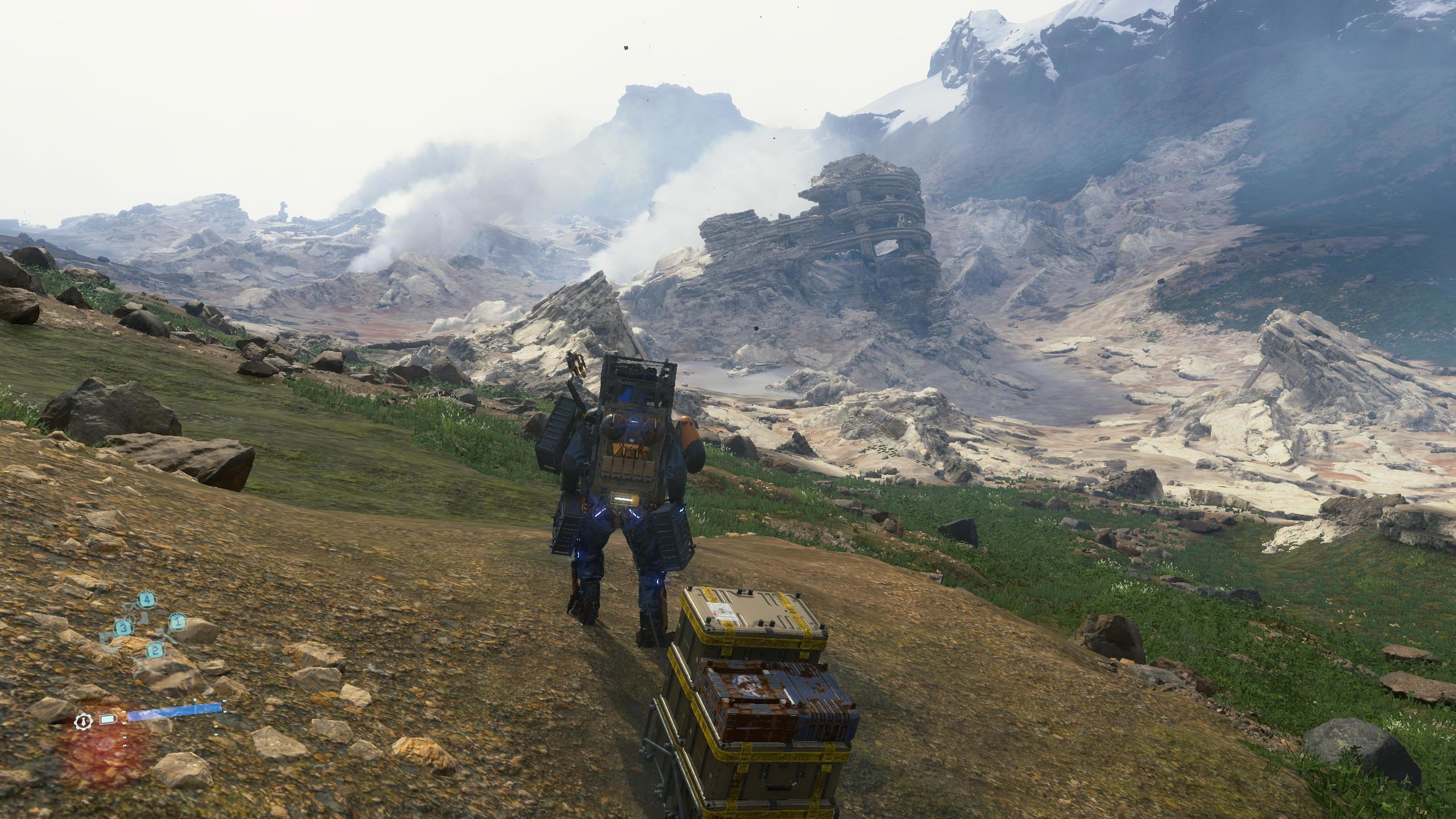Click the gear-shaped status icon
Viewport: 1456px width, 819px height.
pos(84,721)
